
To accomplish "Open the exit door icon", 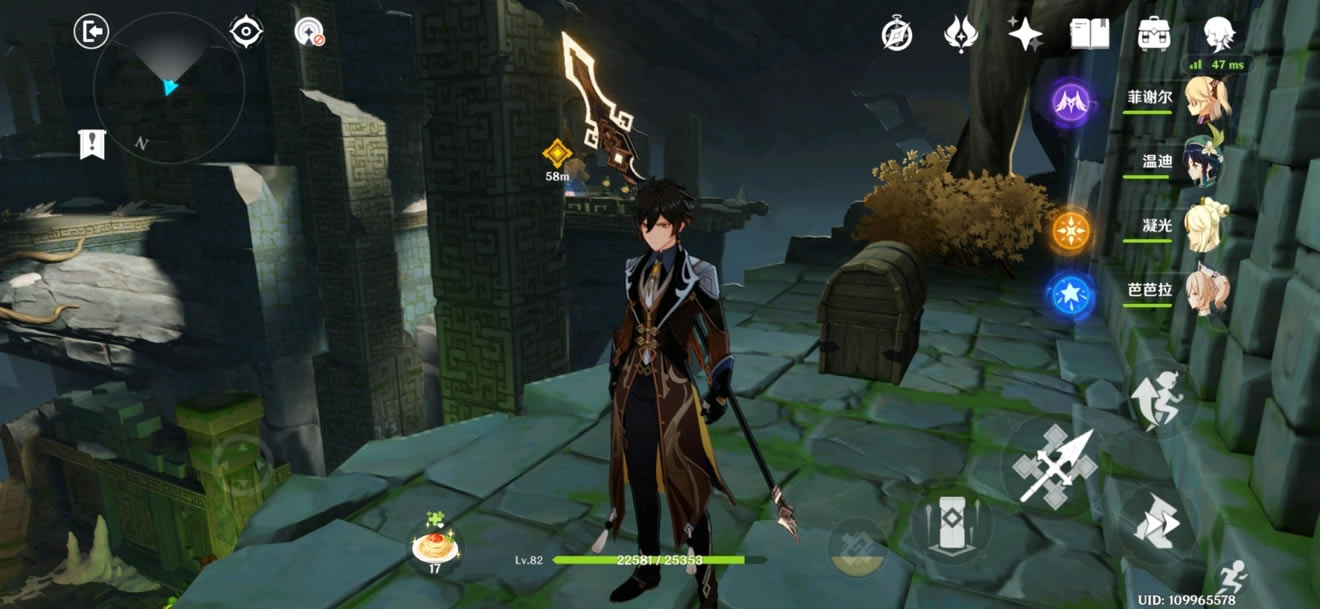I will pyautogui.click(x=91, y=32).
